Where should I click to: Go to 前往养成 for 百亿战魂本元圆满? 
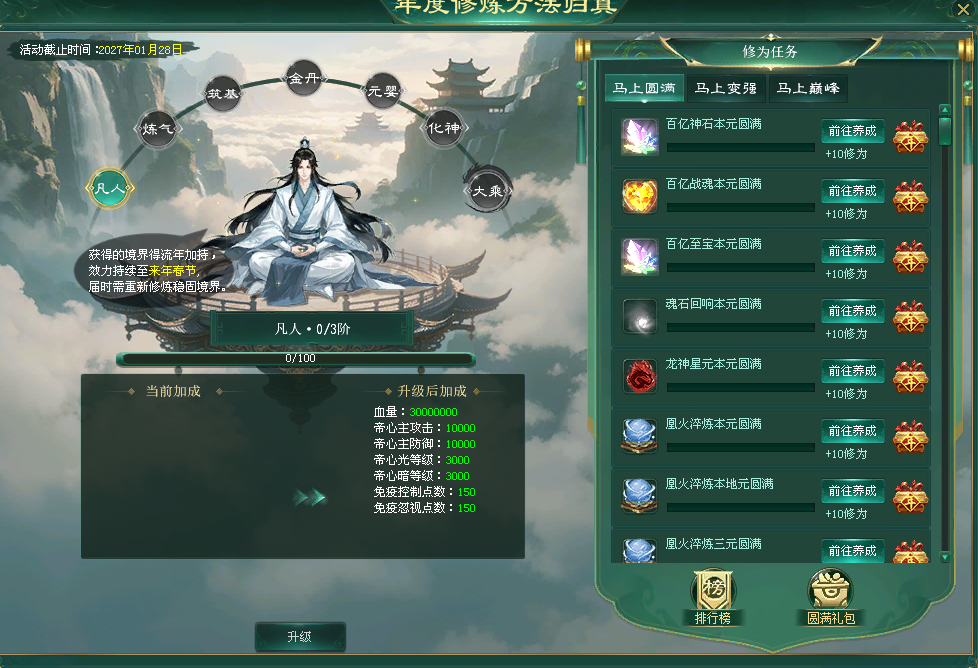click(x=852, y=191)
